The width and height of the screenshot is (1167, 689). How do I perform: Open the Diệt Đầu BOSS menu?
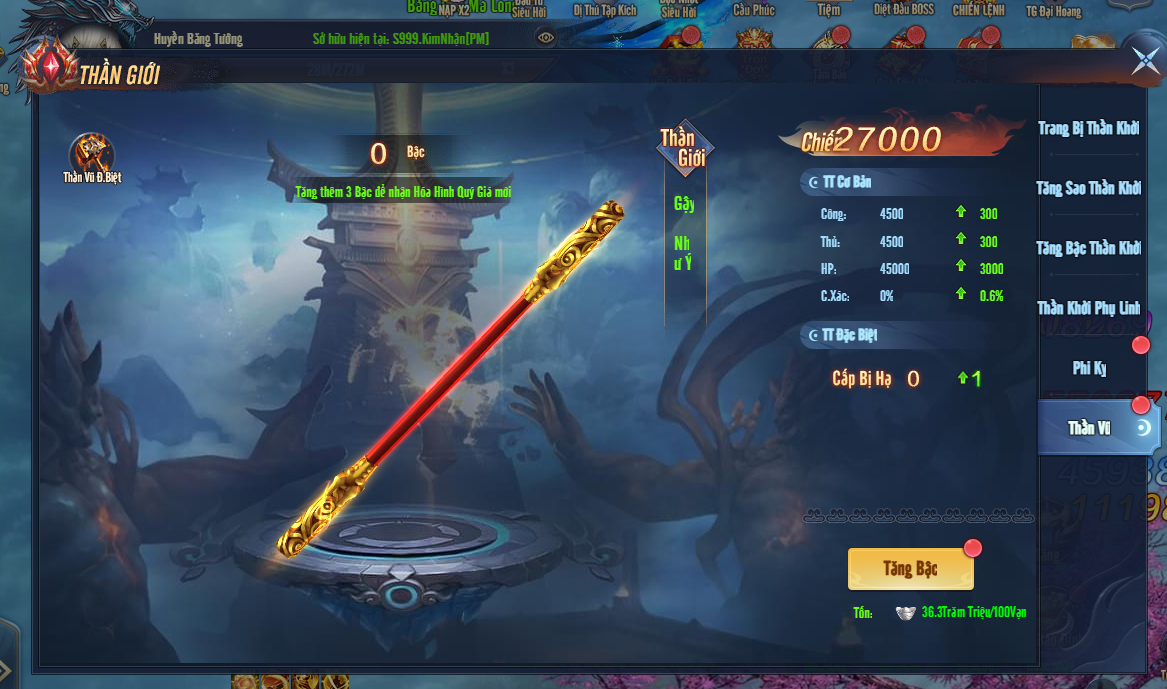point(902,10)
